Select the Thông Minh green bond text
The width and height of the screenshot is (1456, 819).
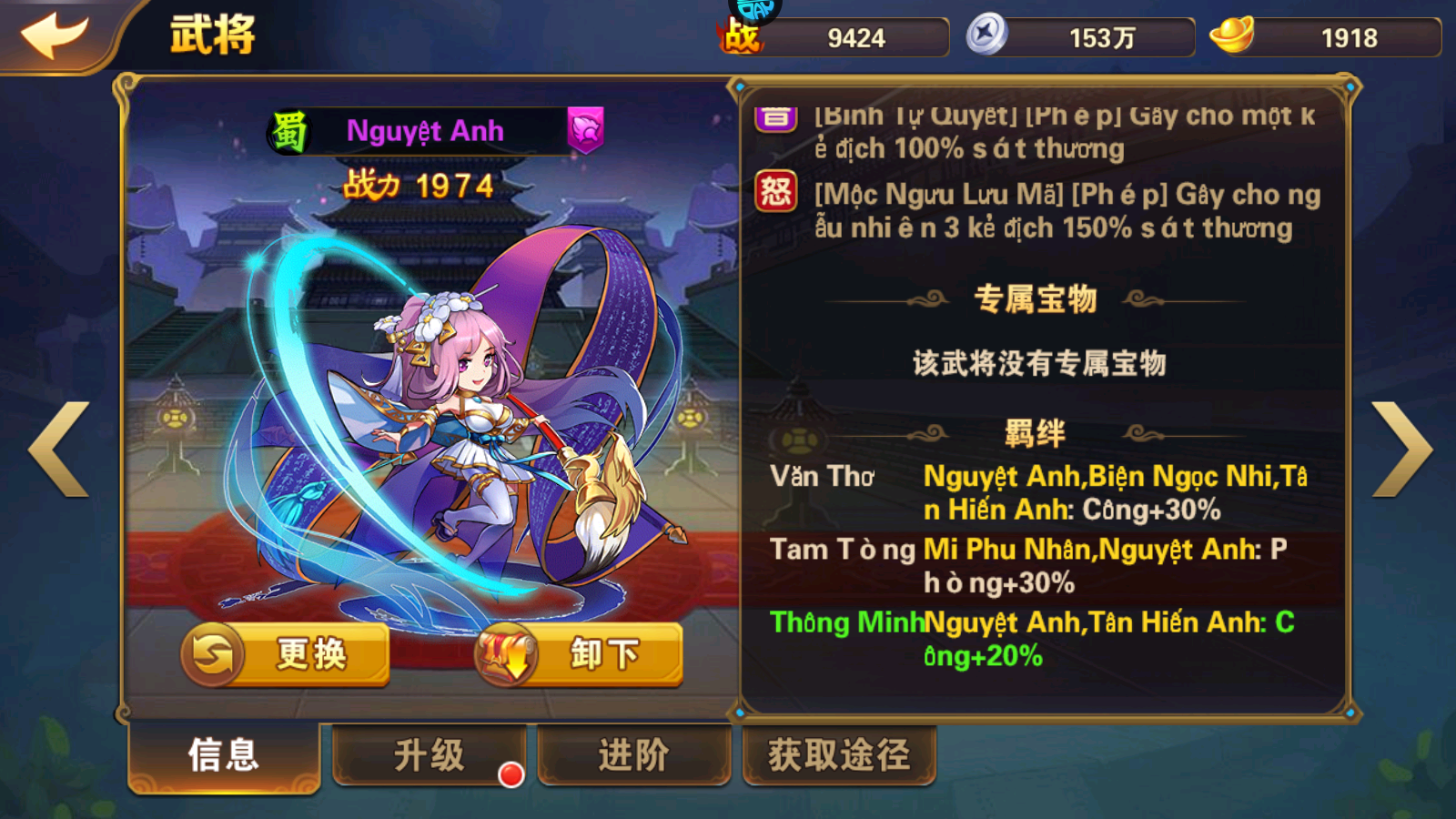click(847, 623)
